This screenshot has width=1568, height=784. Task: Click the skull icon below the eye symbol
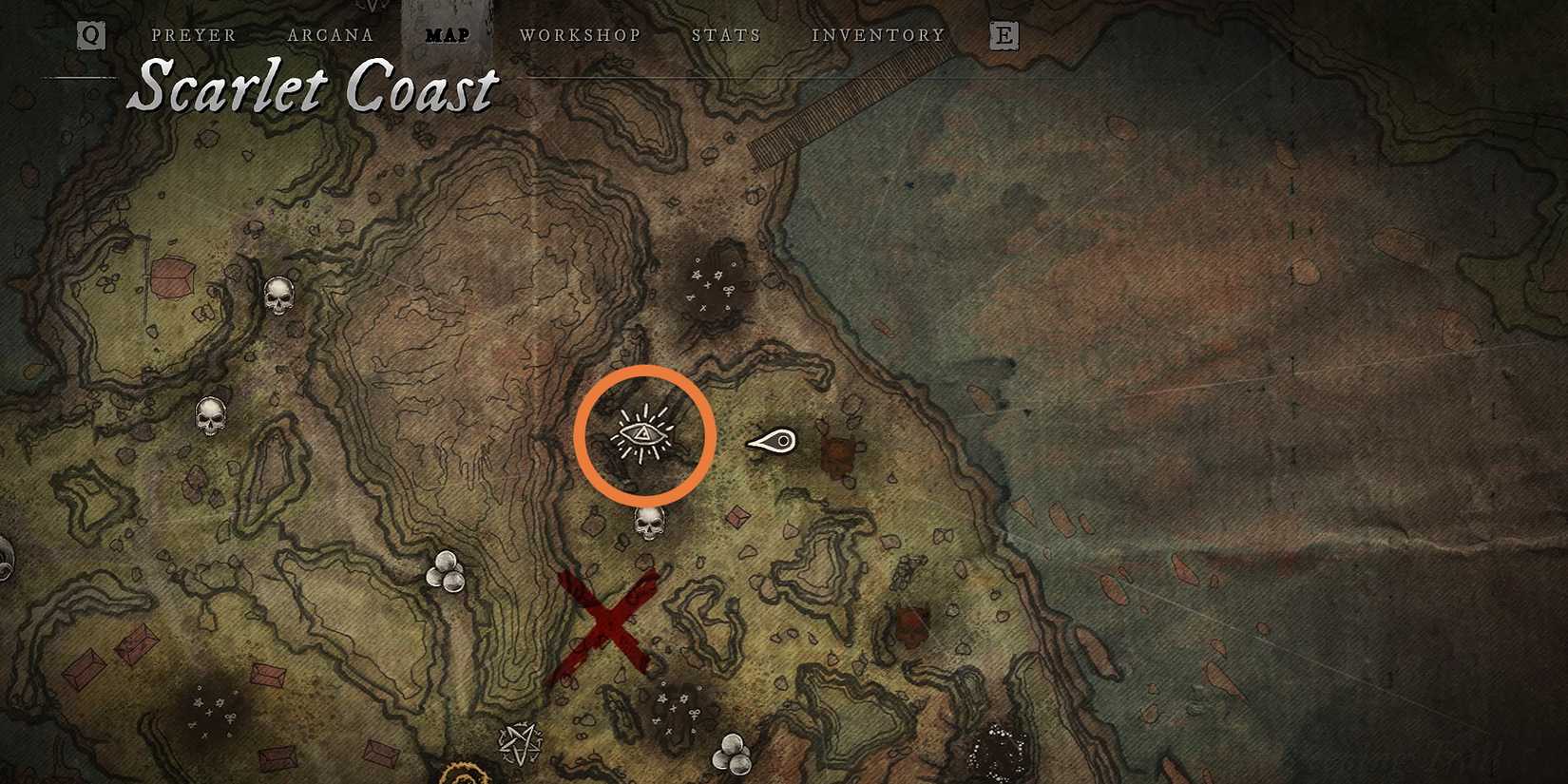(x=649, y=522)
